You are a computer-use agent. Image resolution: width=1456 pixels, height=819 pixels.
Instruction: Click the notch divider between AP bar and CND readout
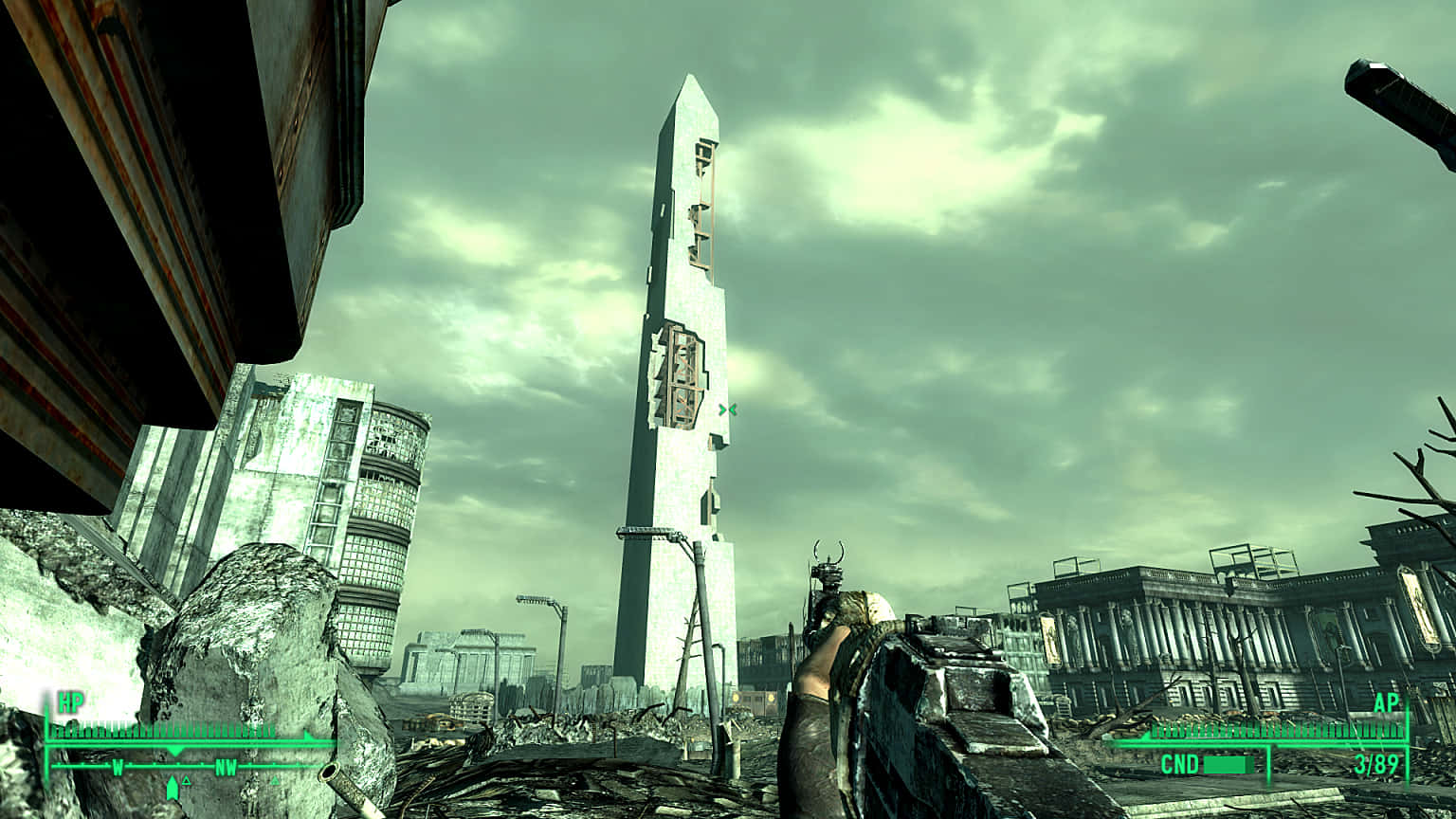click(x=1269, y=763)
